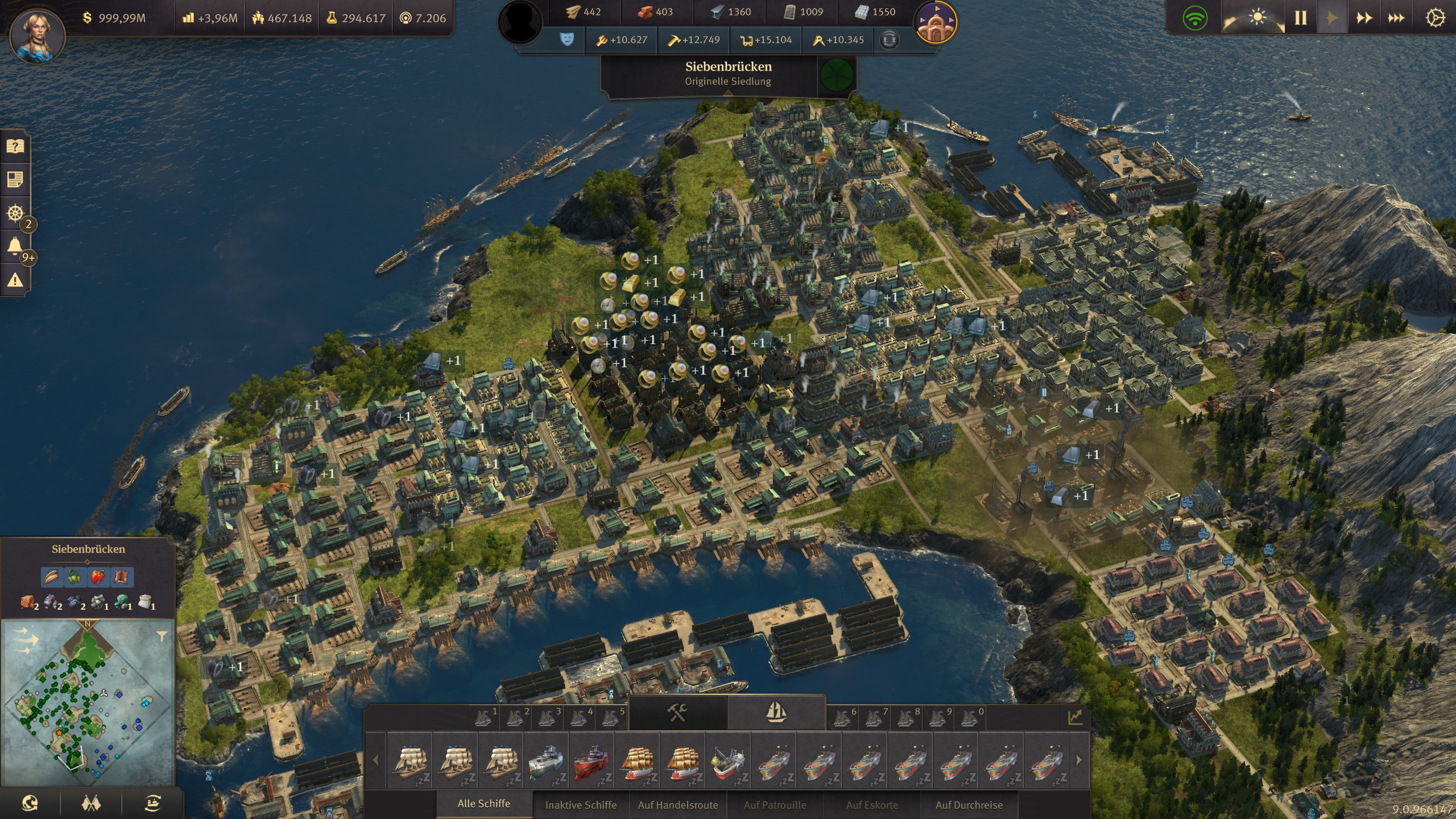Open the statistics chart button
Viewport: 1456px width, 819px height.
pos(1075,717)
